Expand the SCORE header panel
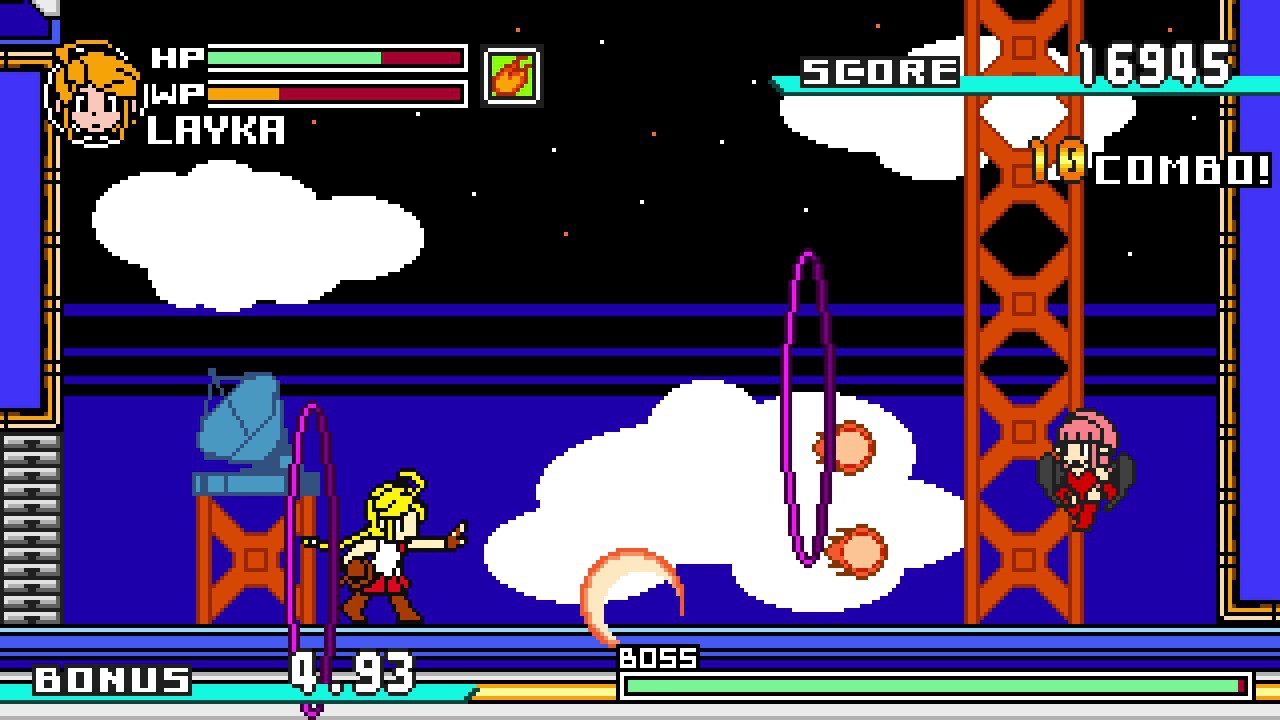Image resolution: width=1280 pixels, height=720 pixels. pyautogui.click(x=880, y=69)
